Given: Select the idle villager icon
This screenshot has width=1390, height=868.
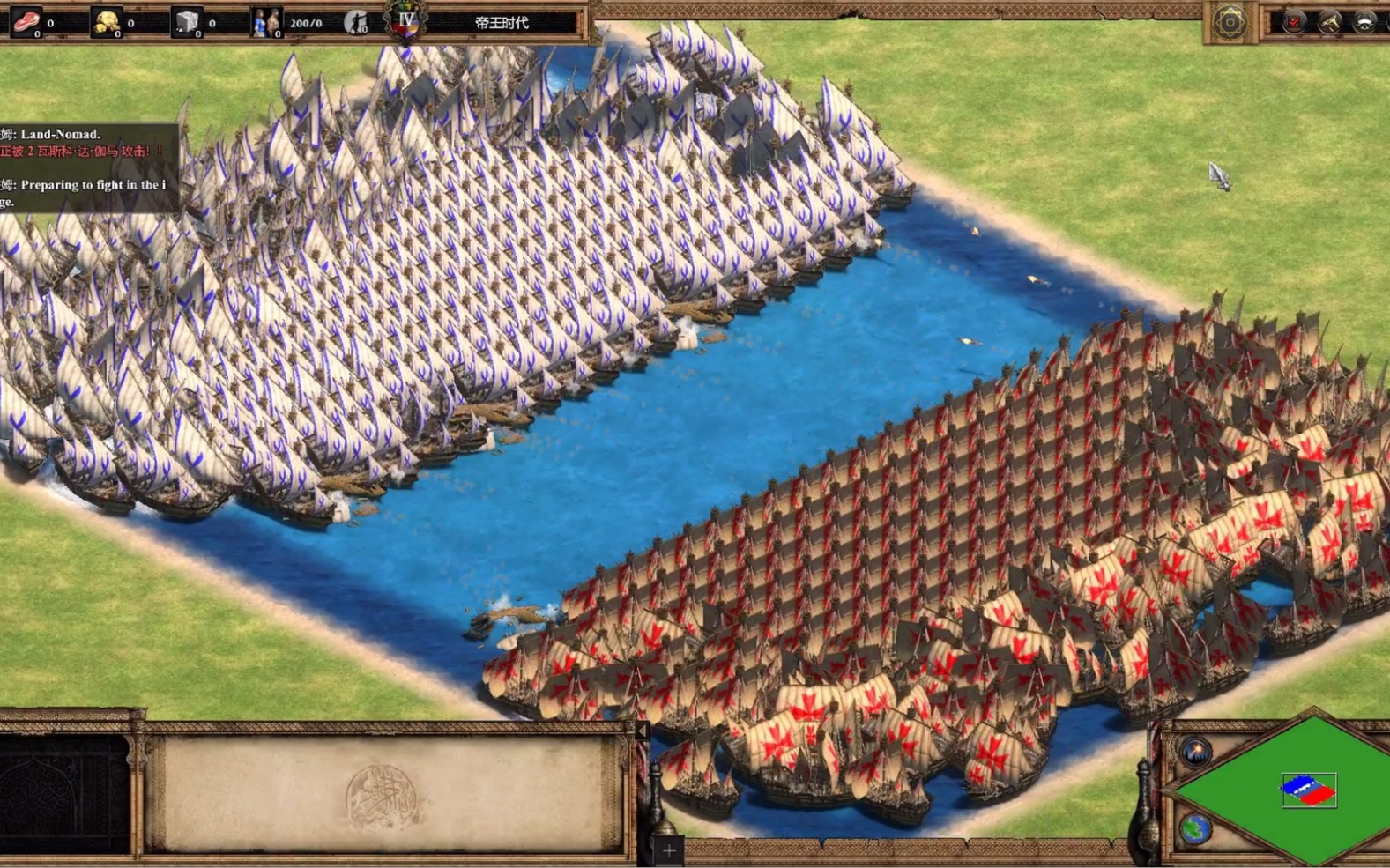Looking at the screenshot, I should click(x=356, y=22).
